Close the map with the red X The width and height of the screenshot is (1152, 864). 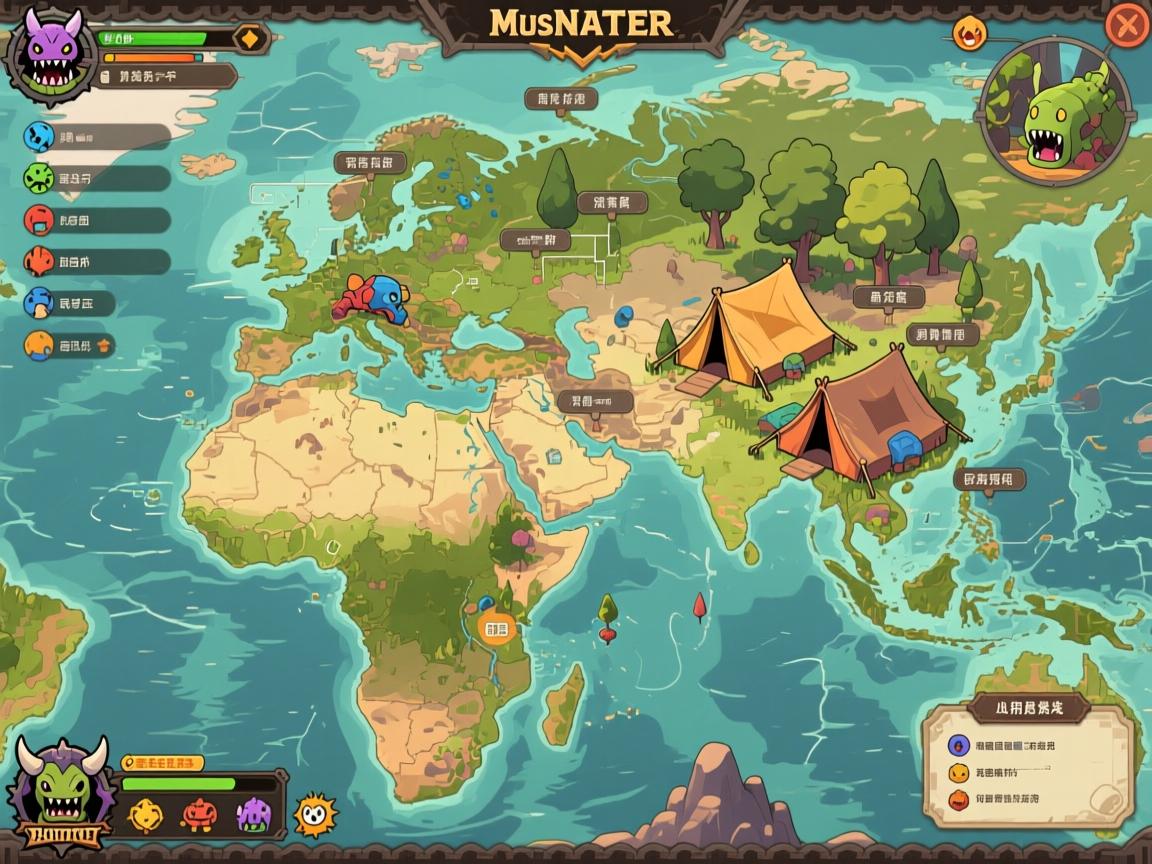[x=1126, y=25]
